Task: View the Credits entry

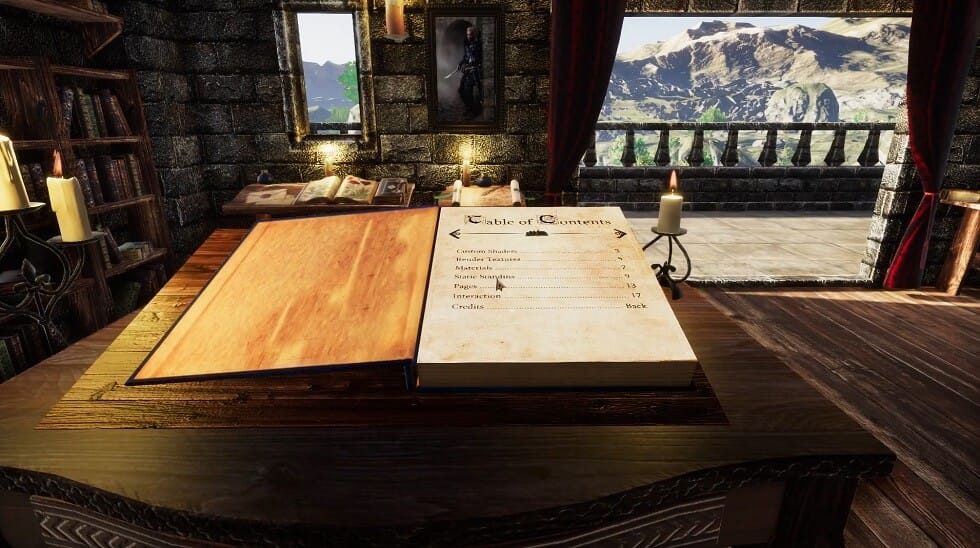Action: [x=468, y=306]
